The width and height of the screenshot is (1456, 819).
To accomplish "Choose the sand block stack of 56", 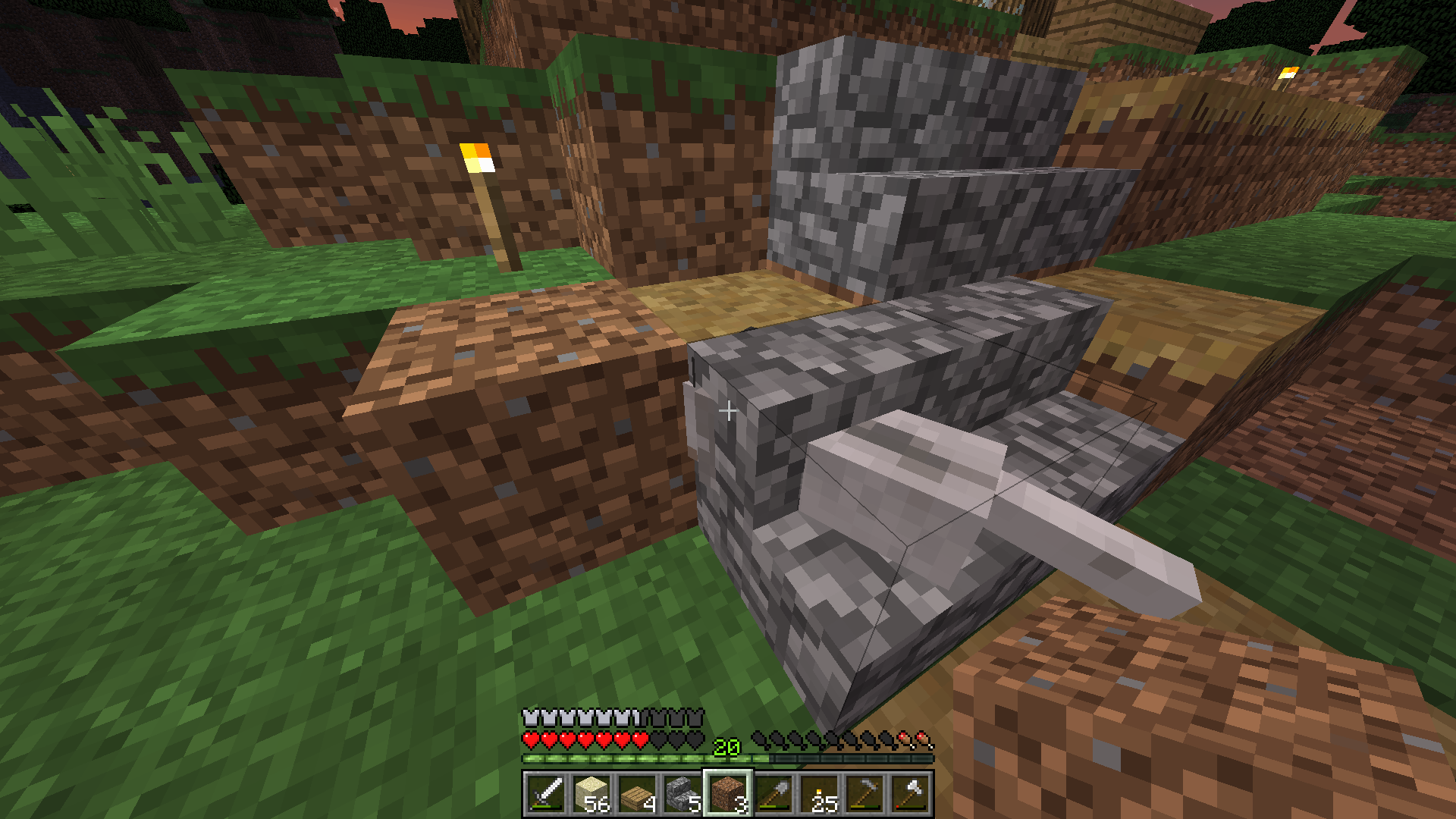I will pos(591,794).
